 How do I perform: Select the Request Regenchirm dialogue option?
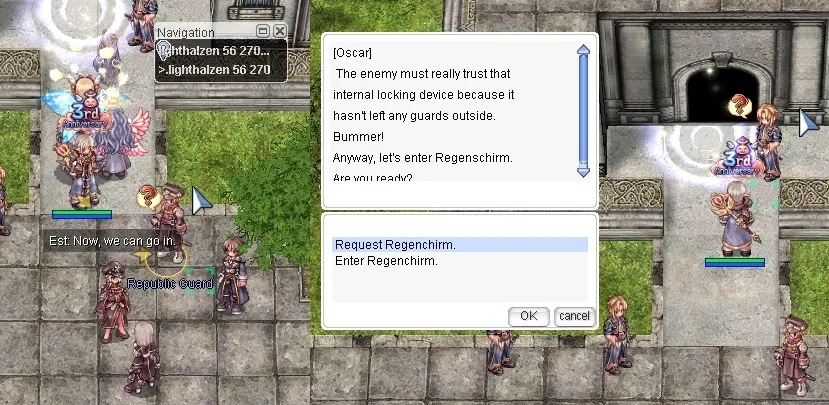395,245
